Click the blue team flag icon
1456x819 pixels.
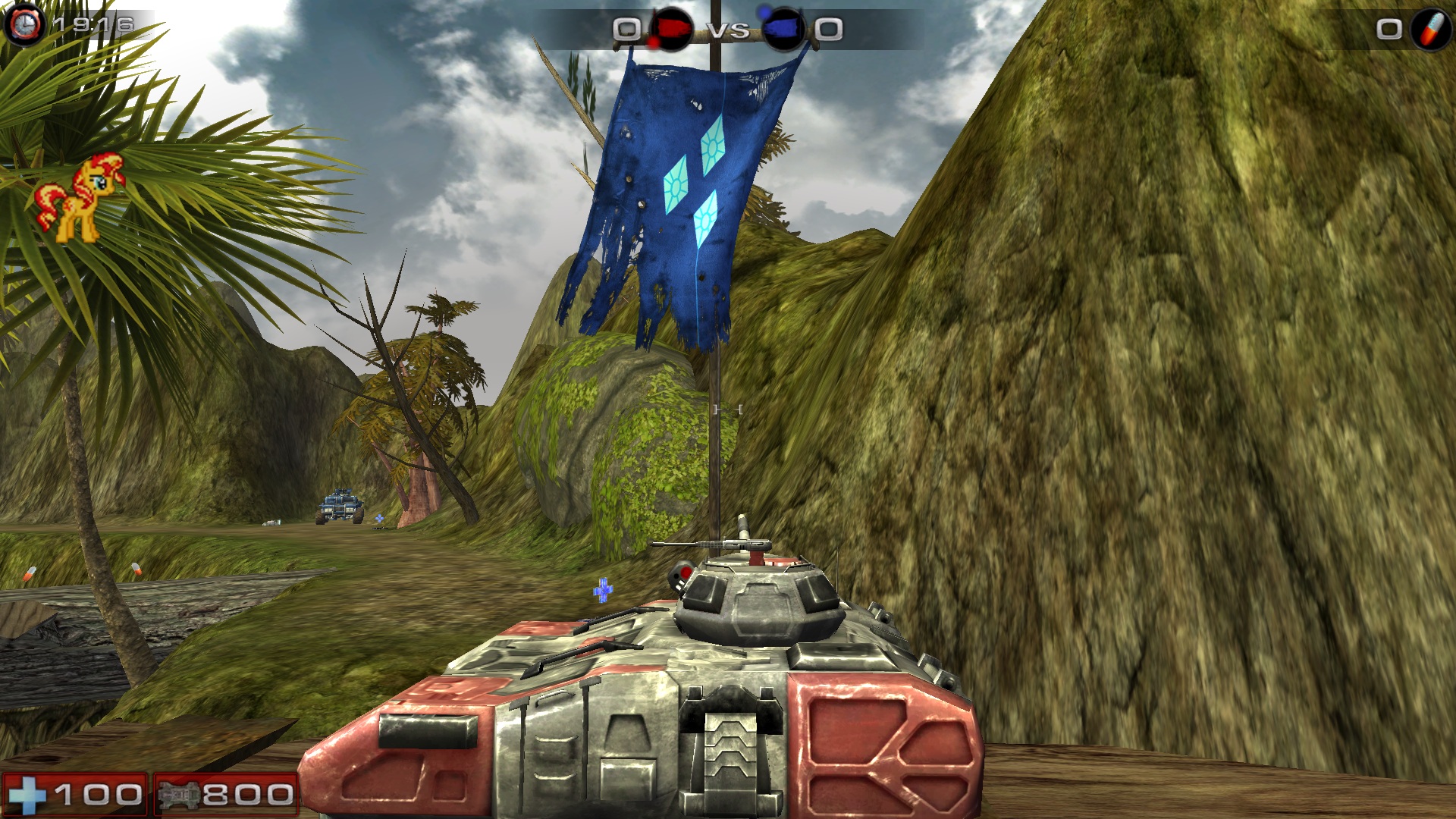click(784, 29)
